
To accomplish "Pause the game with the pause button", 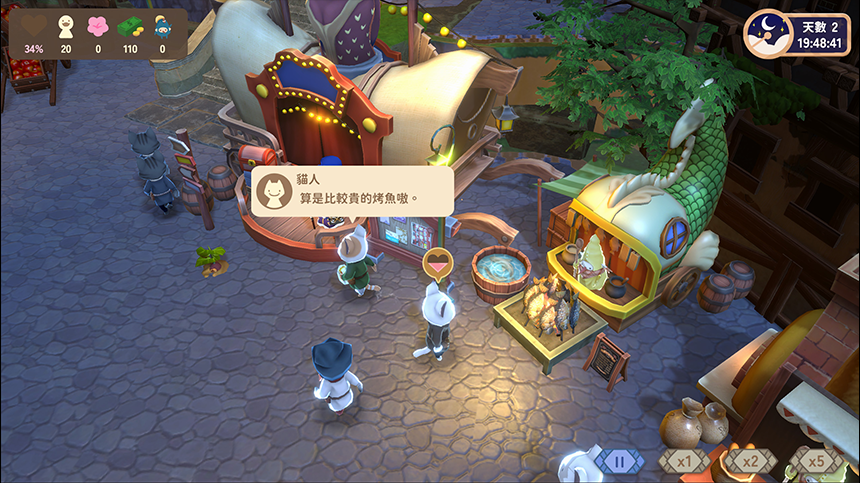I will [x=621, y=462].
